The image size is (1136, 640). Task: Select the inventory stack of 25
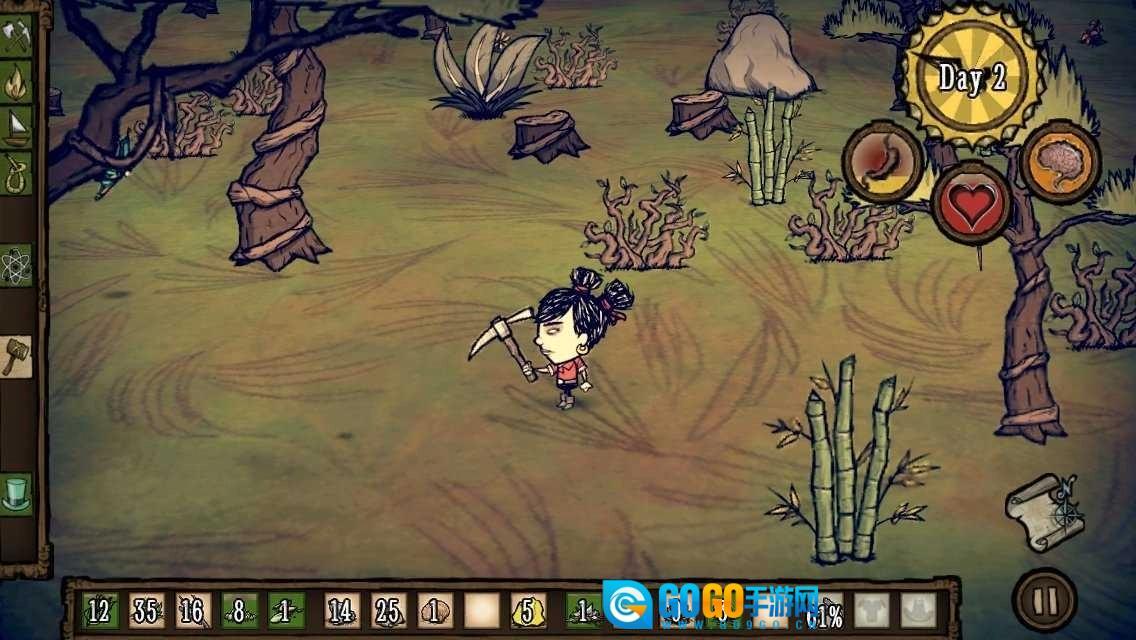[x=388, y=609]
